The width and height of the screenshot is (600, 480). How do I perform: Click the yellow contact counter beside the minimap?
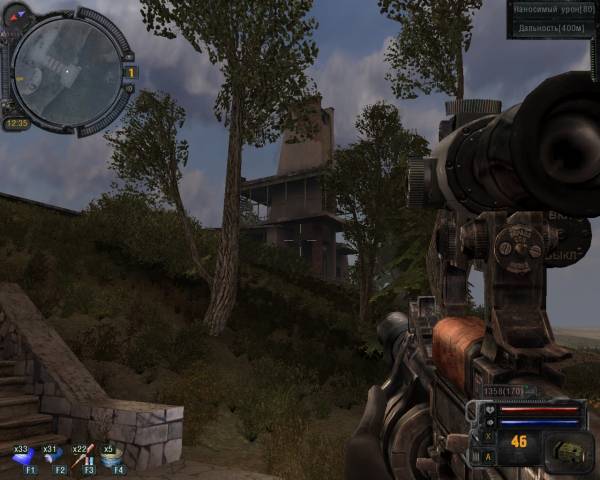click(131, 72)
